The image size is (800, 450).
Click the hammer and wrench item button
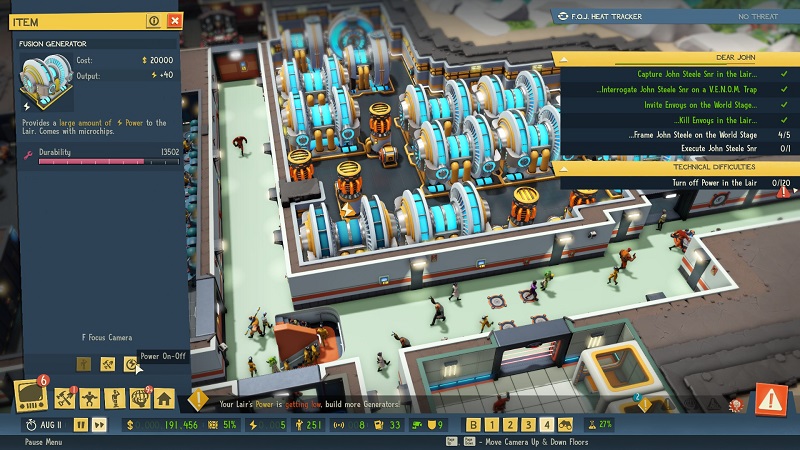coord(107,365)
